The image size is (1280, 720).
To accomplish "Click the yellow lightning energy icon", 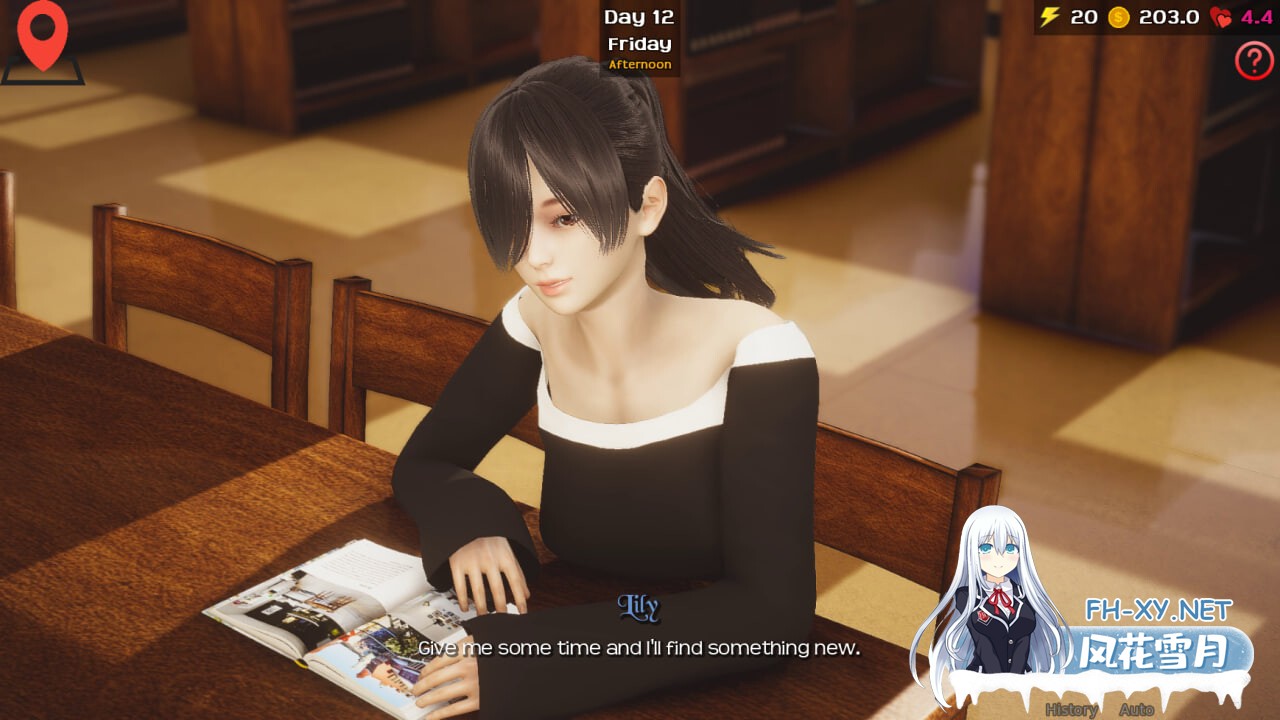I will (1048, 16).
